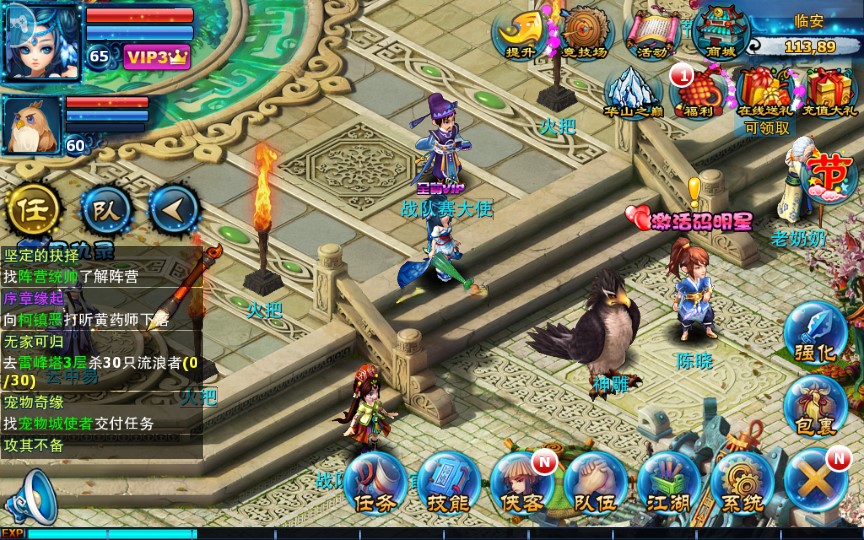864x540 pixels.
Task: Enter the 竞技场 arena
Action: click(x=586, y=33)
